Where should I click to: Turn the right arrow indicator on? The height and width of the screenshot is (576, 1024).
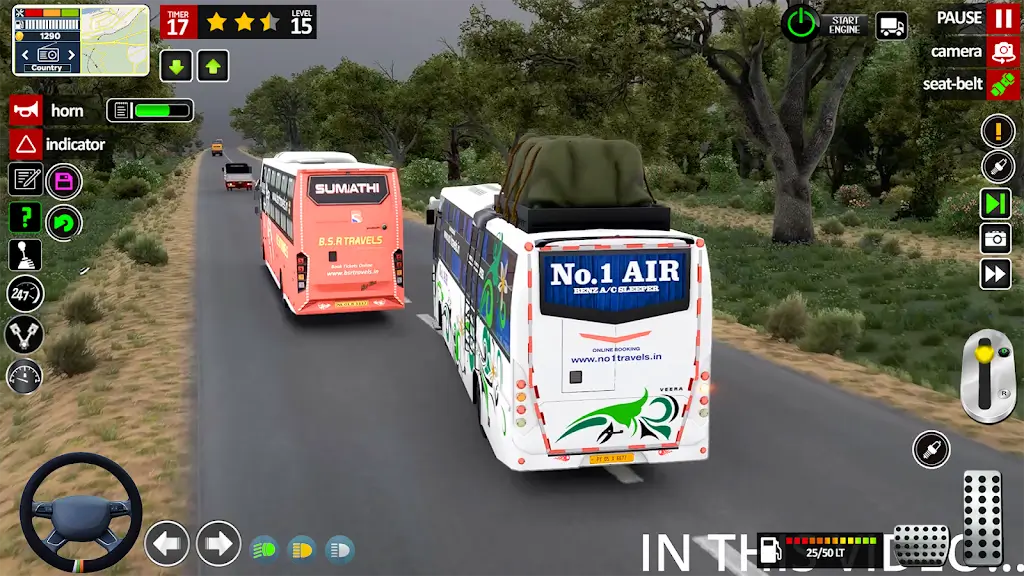(x=218, y=544)
